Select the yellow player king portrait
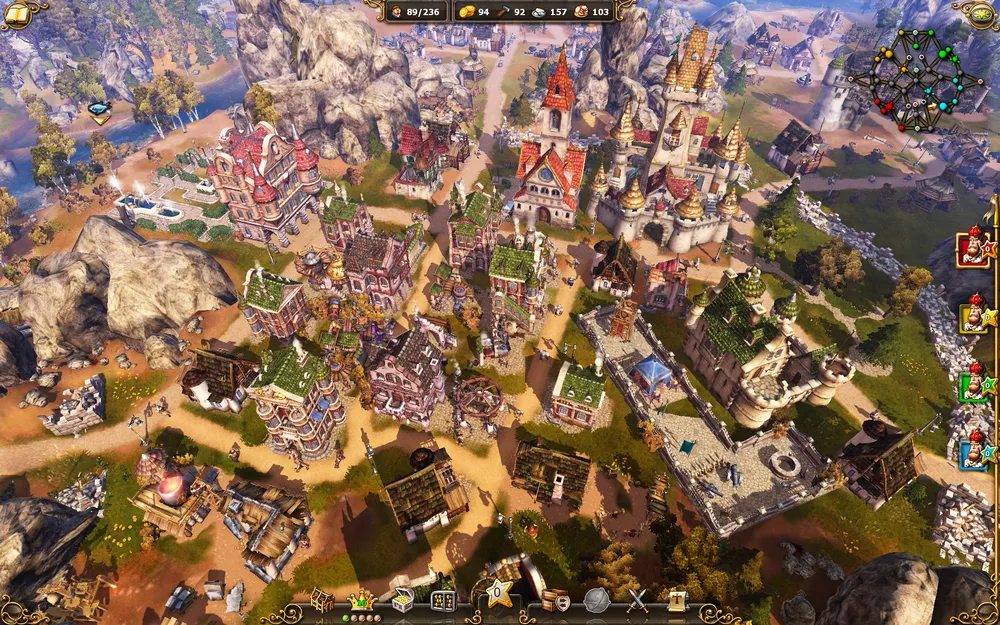The image size is (1000, 625). click(x=973, y=317)
